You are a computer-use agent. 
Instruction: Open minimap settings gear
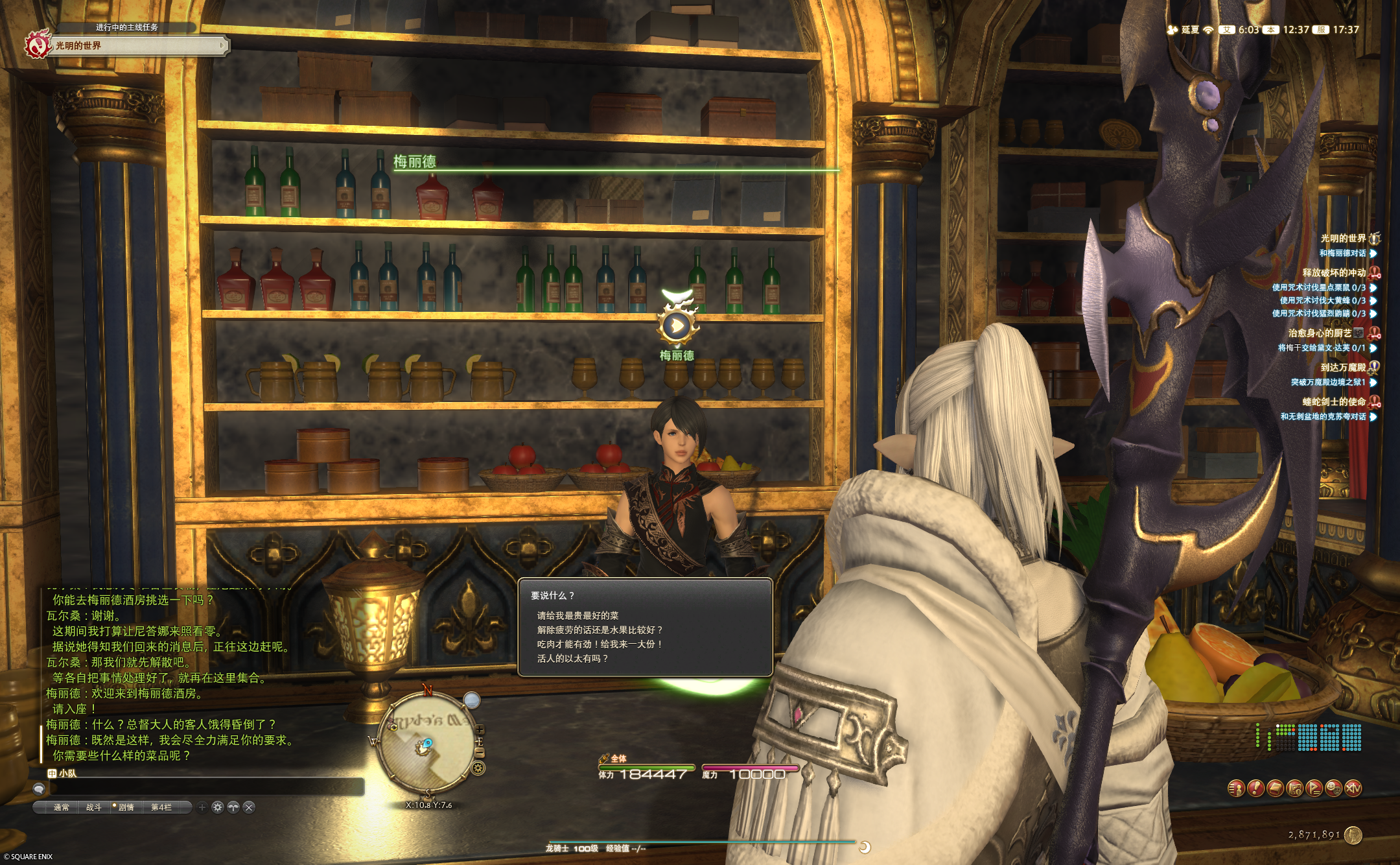[478, 769]
